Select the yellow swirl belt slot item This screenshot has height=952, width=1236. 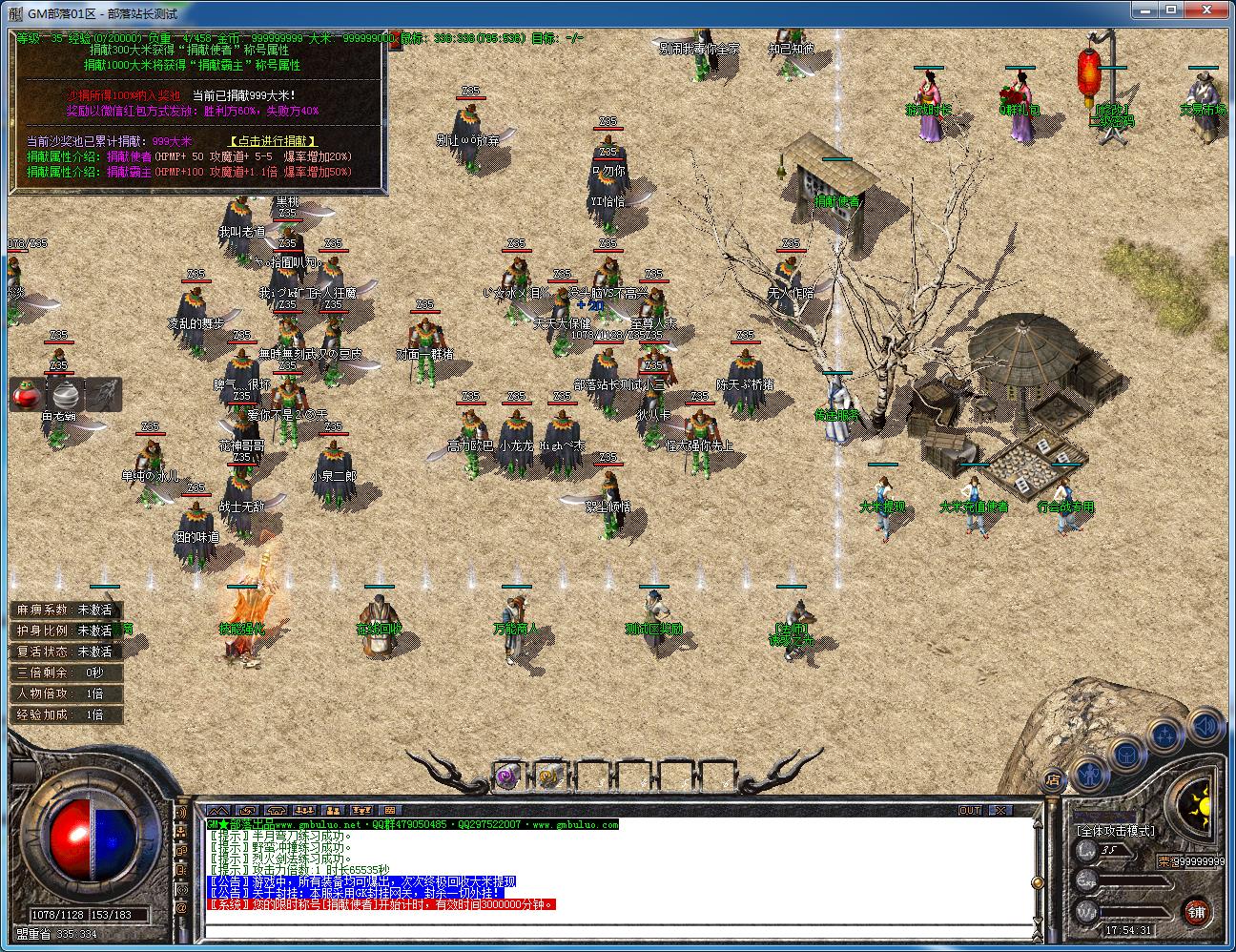548,776
